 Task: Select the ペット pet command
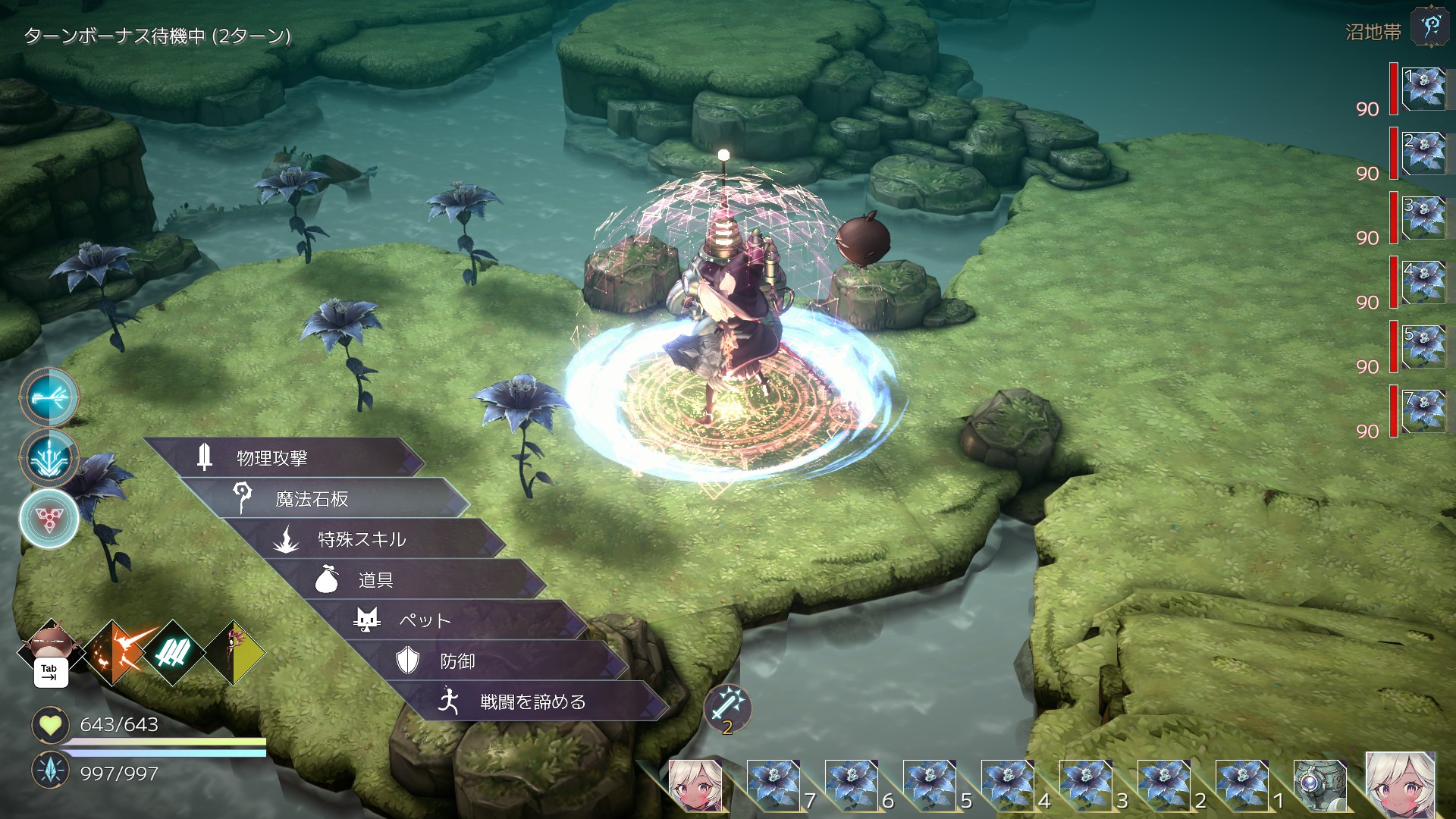(x=425, y=620)
